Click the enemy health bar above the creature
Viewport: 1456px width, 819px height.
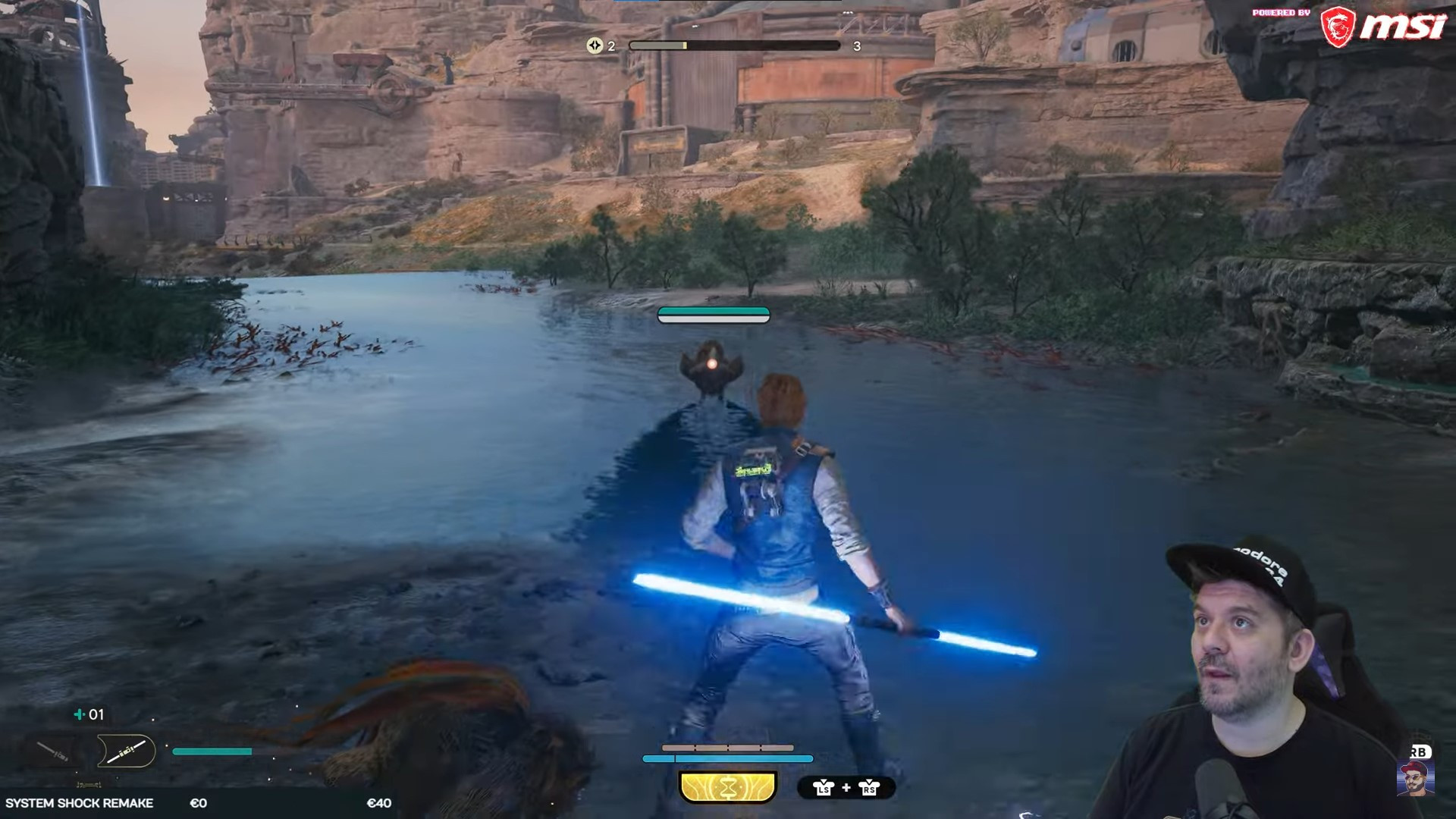pyautogui.click(x=714, y=315)
